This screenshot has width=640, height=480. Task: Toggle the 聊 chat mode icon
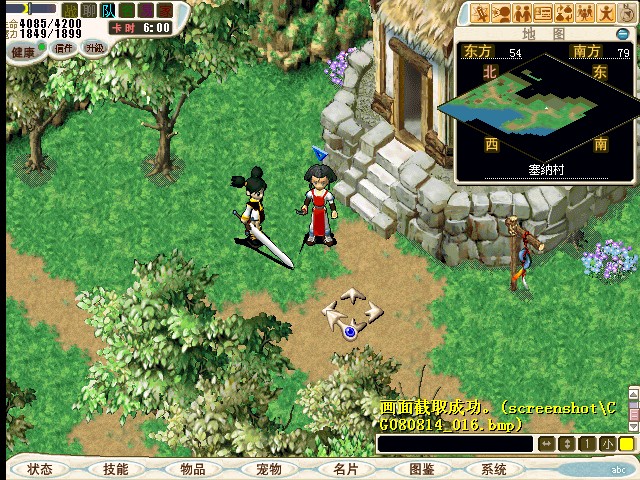pos(88,10)
